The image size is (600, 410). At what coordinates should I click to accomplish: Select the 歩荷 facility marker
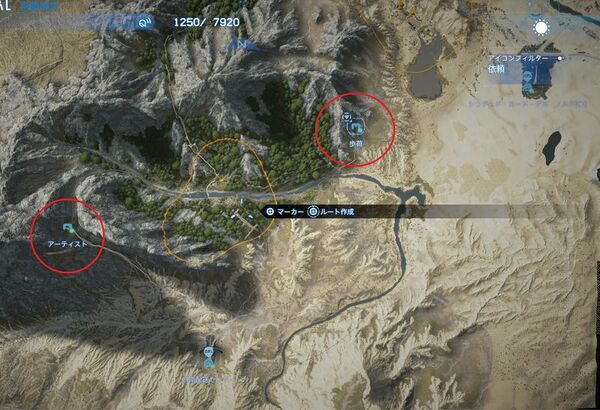click(354, 128)
